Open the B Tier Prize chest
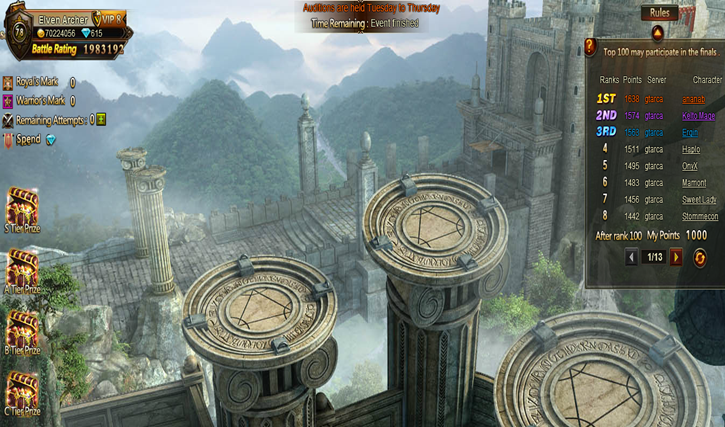 [x=21, y=331]
